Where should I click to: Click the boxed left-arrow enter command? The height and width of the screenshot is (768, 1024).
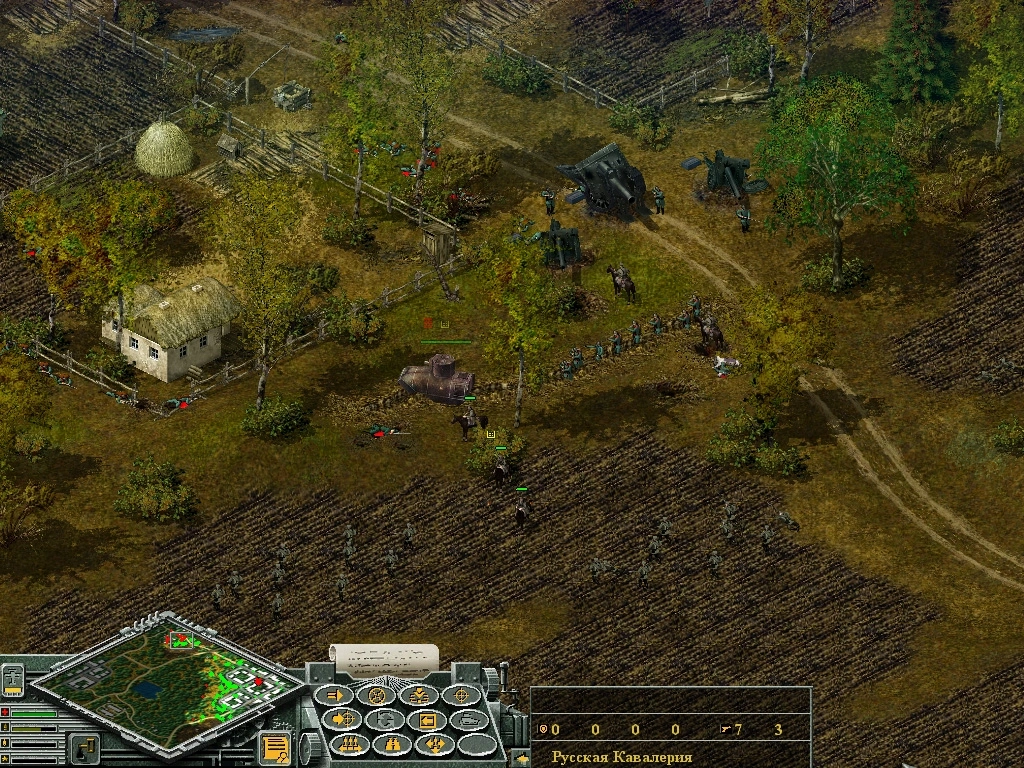pyautogui.click(x=427, y=720)
